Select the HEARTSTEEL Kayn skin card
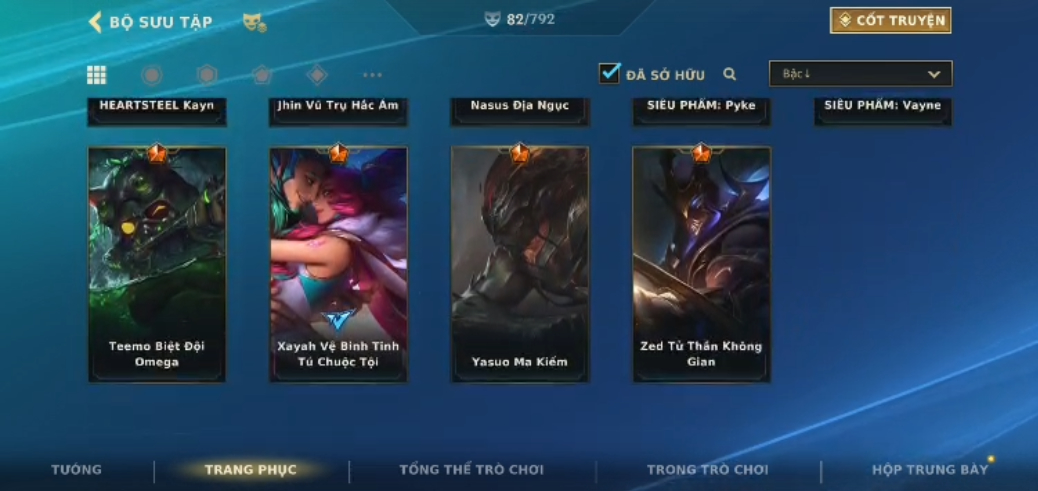Viewport: 1038px width, 491px height. pos(157,108)
